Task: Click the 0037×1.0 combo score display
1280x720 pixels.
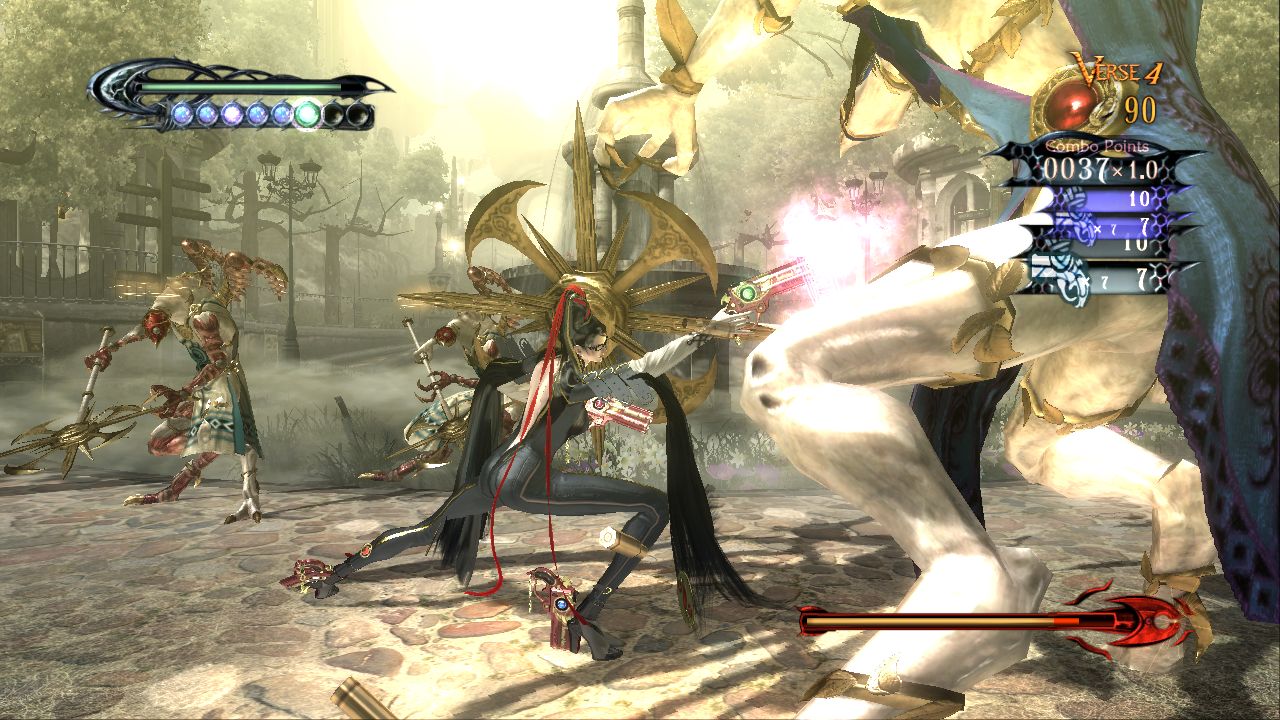Action: pyautogui.click(x=1099, y=169)
